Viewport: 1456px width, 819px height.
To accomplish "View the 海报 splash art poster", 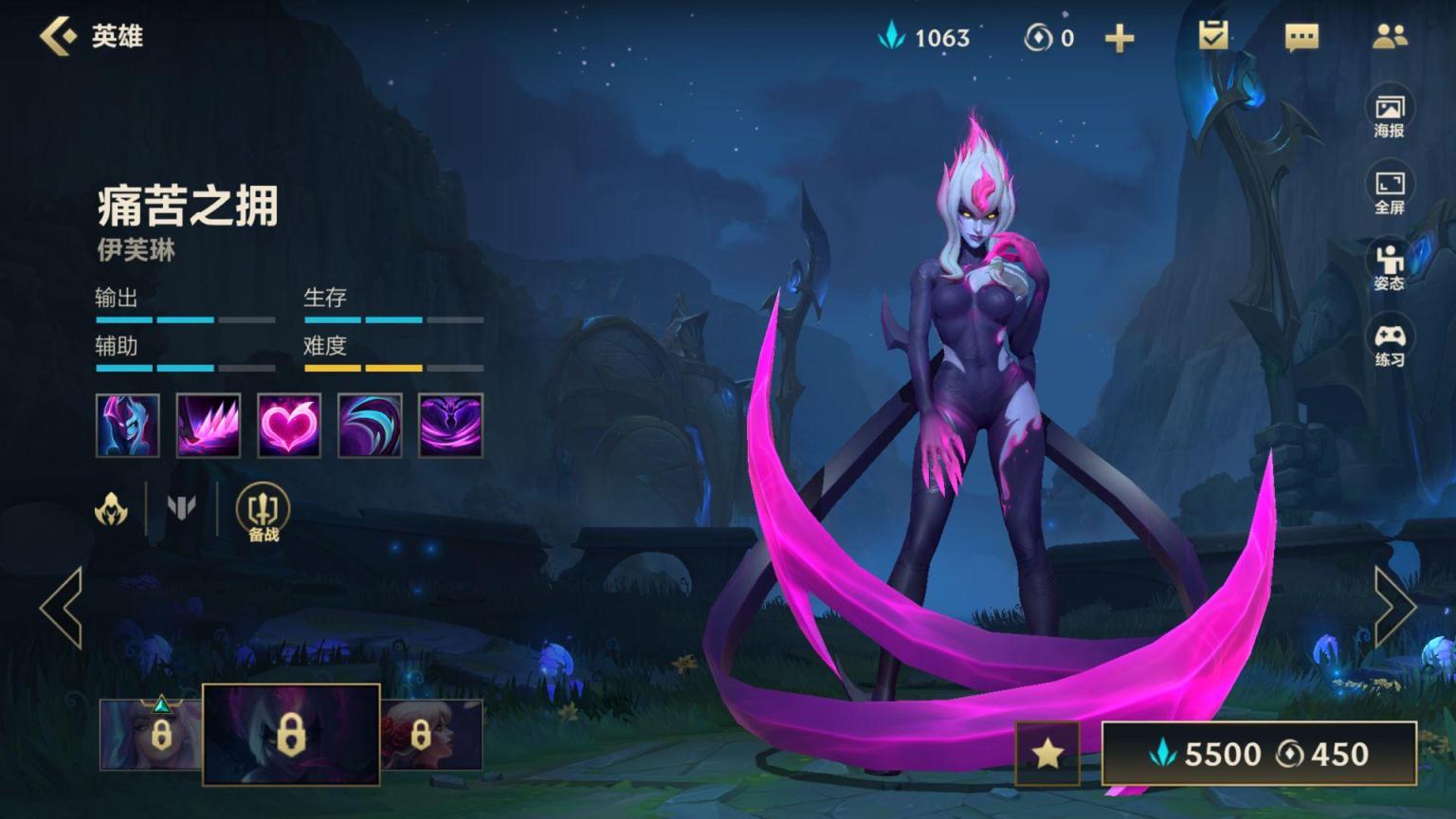I will 1389,115.
